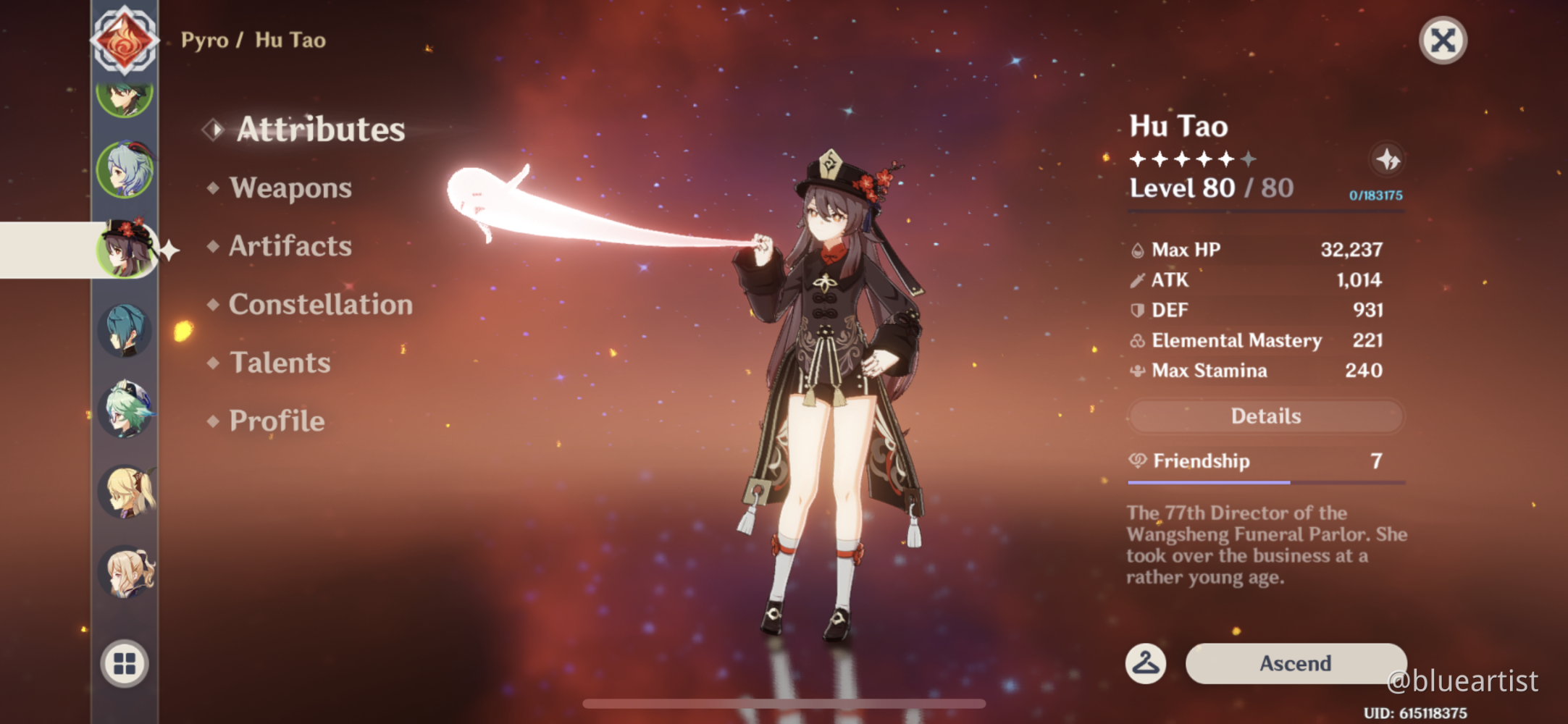Select the blue-haired character with red horns
The height and width of the screenshot is (724, 1568).
(125, 171)
